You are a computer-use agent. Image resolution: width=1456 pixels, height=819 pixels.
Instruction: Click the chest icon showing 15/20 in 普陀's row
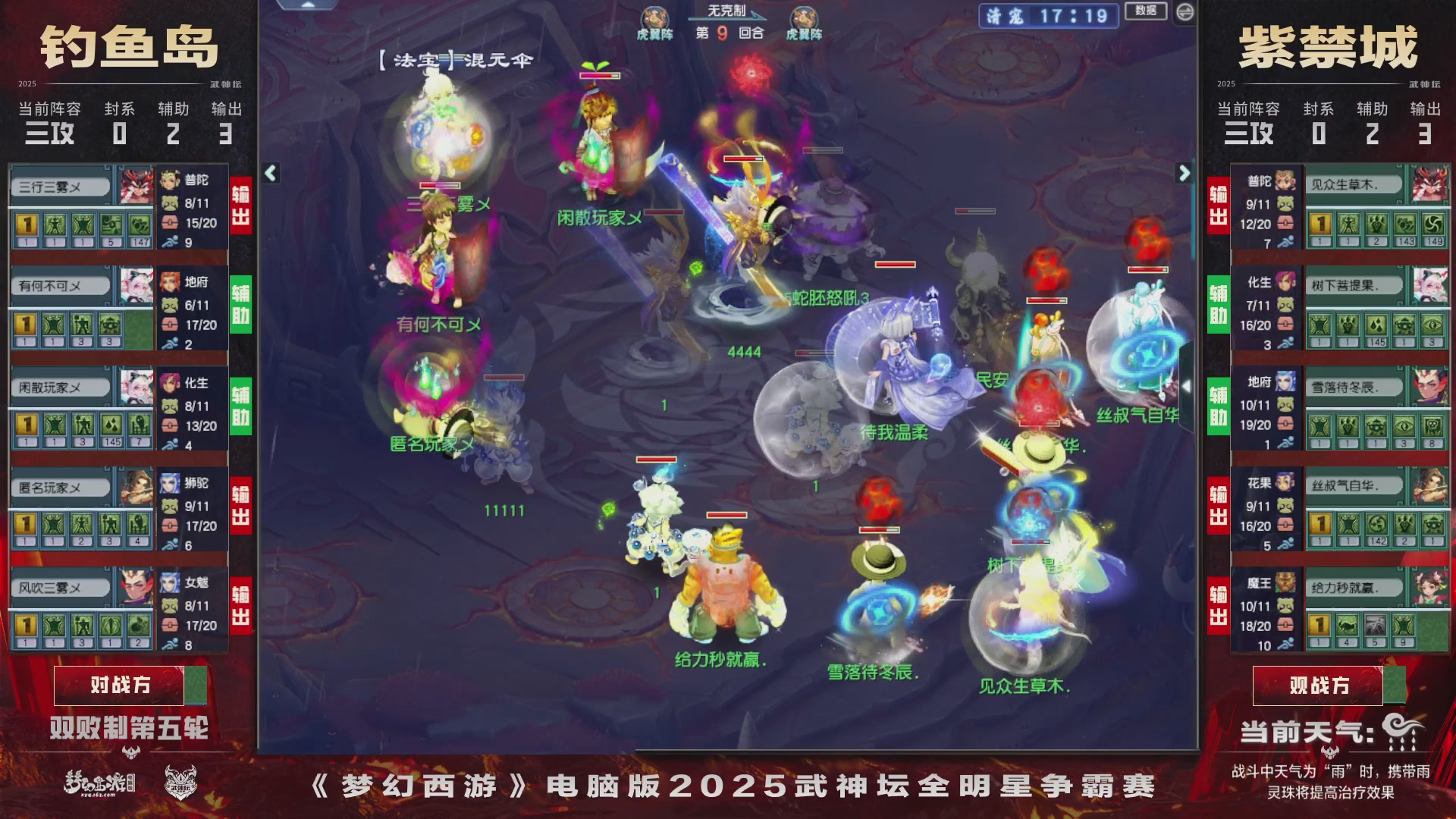click(171, 224)
